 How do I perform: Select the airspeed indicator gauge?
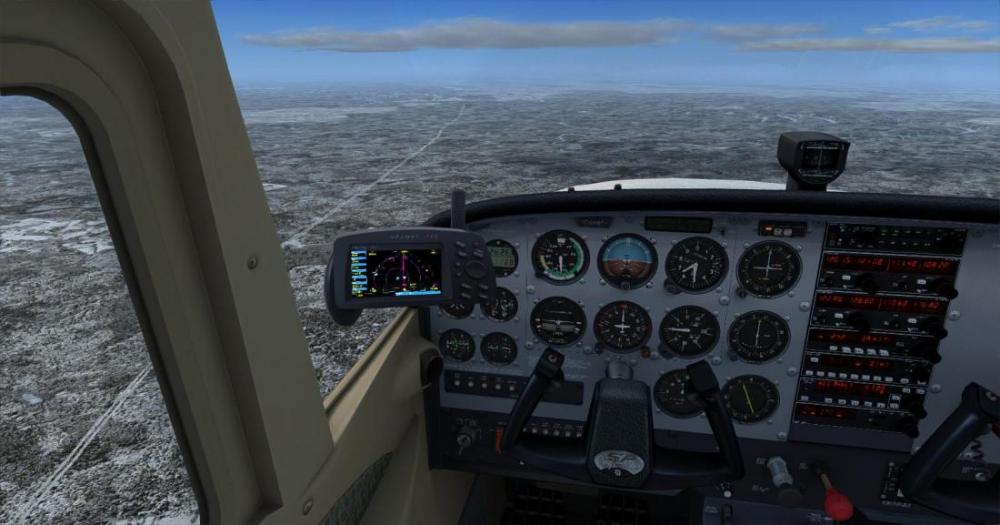559,256
